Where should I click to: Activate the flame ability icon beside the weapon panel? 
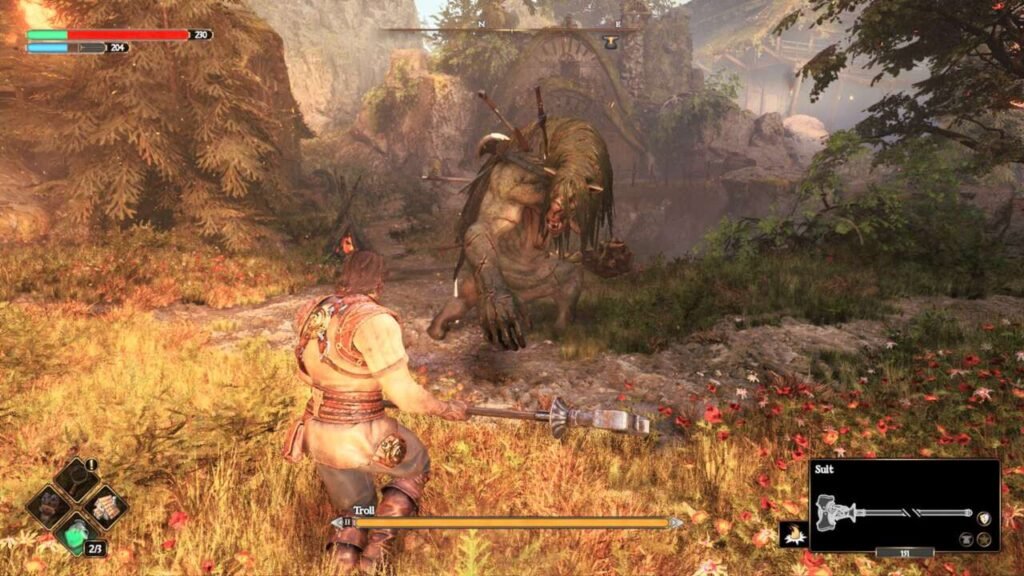click(x=793, y=536)
